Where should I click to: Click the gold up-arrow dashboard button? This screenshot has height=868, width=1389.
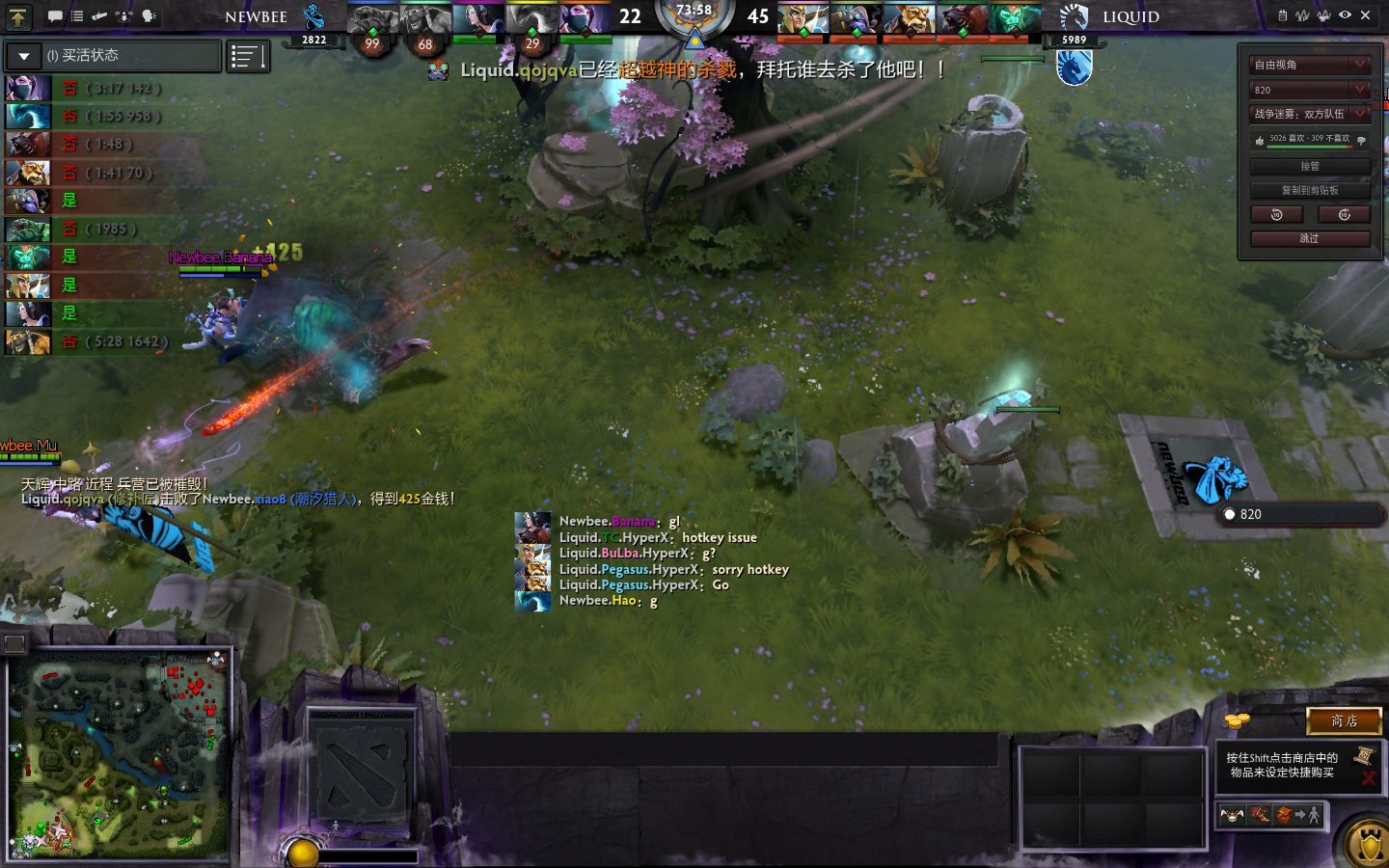18,16
